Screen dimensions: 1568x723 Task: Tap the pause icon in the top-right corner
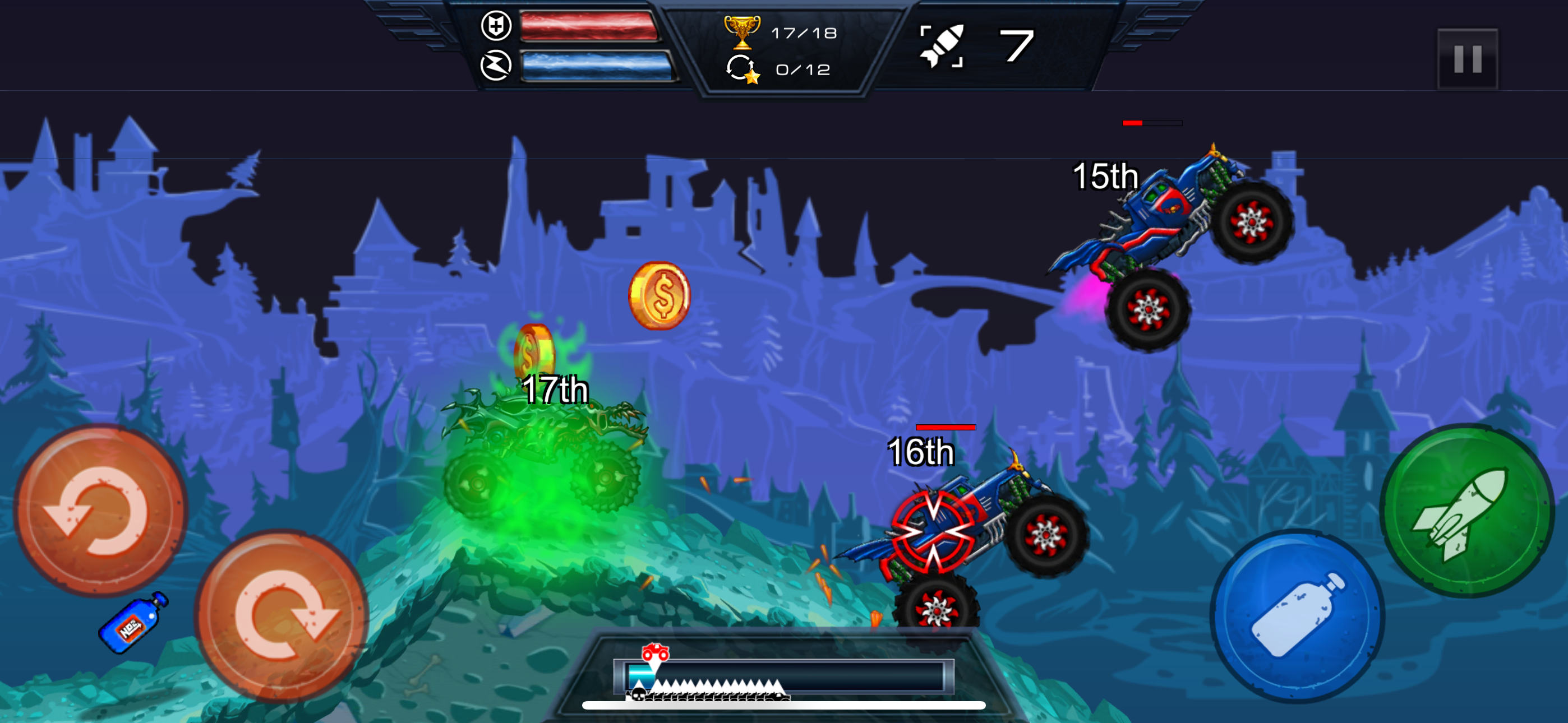[x=1467, y=58]
